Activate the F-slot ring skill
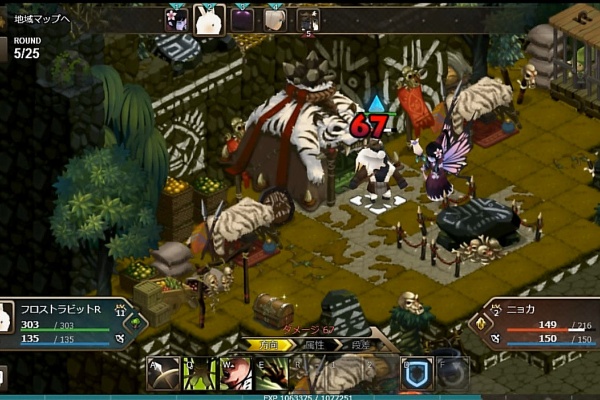 (453, 373)
